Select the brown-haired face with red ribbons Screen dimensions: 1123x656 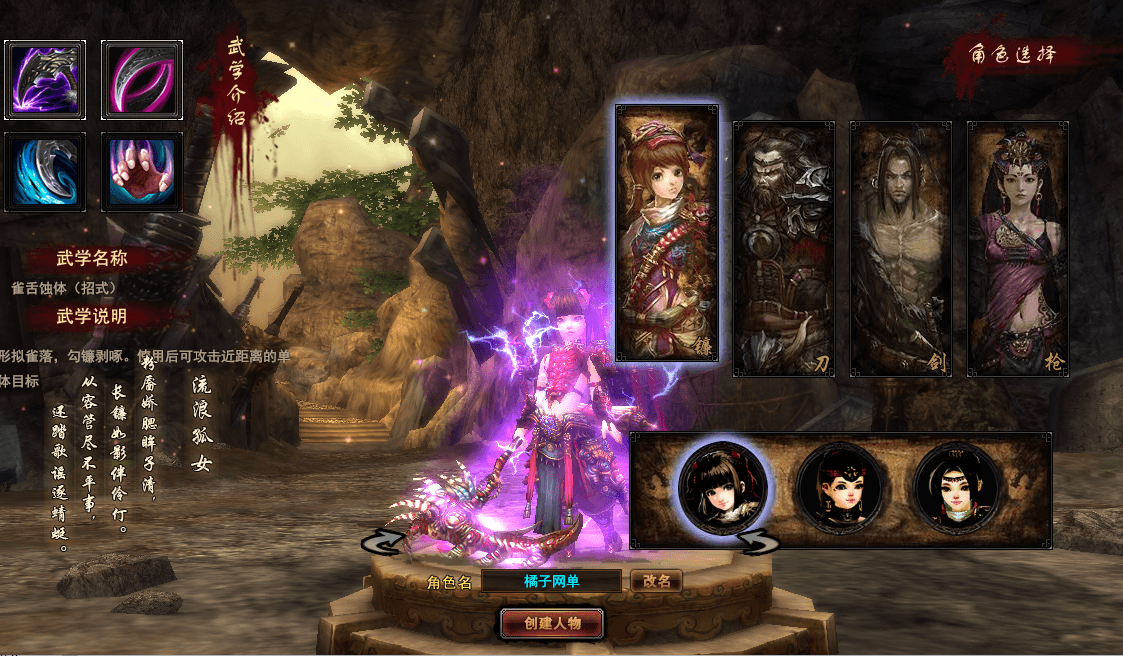coord(723,489)
